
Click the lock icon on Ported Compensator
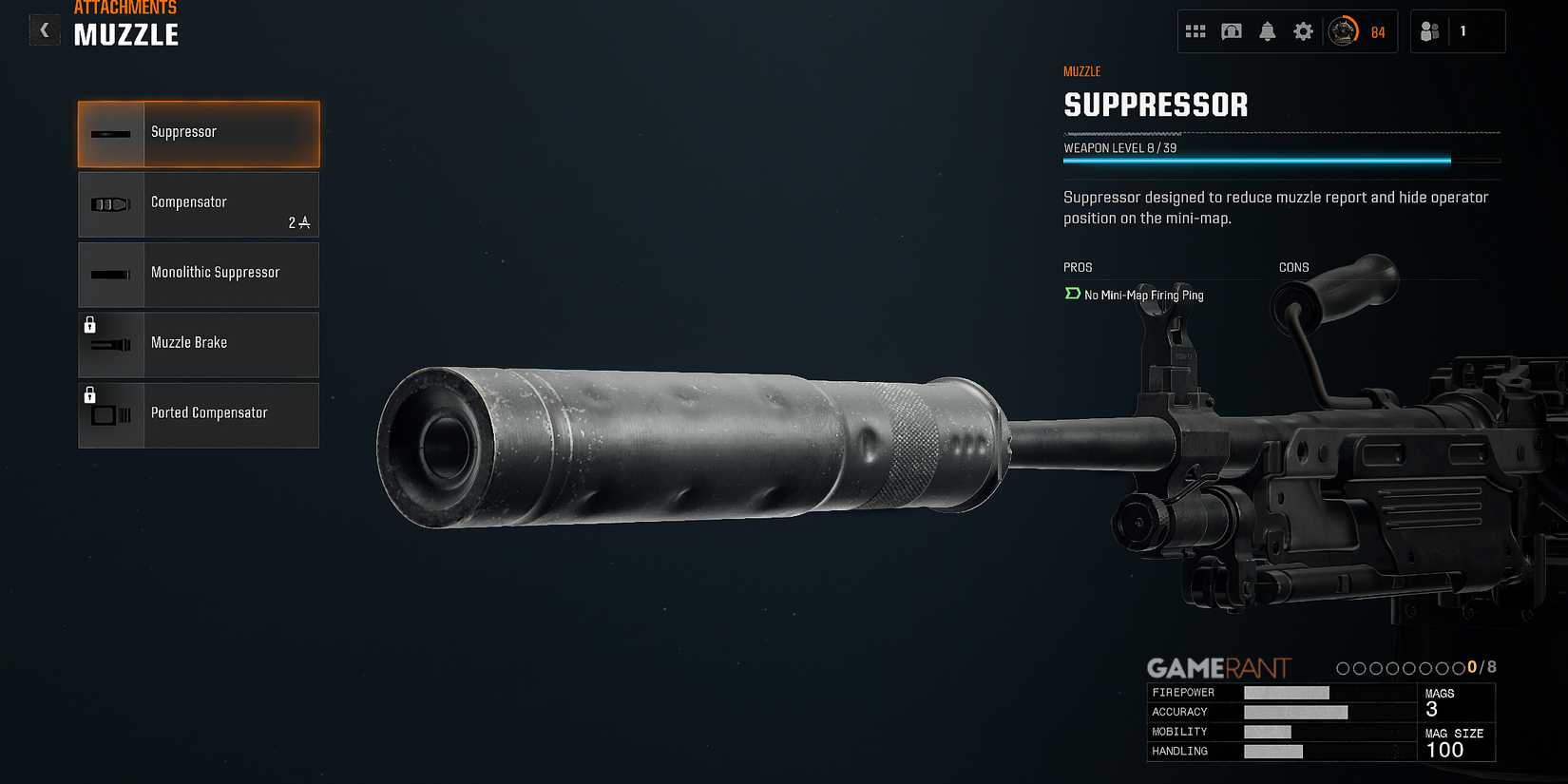91,394
